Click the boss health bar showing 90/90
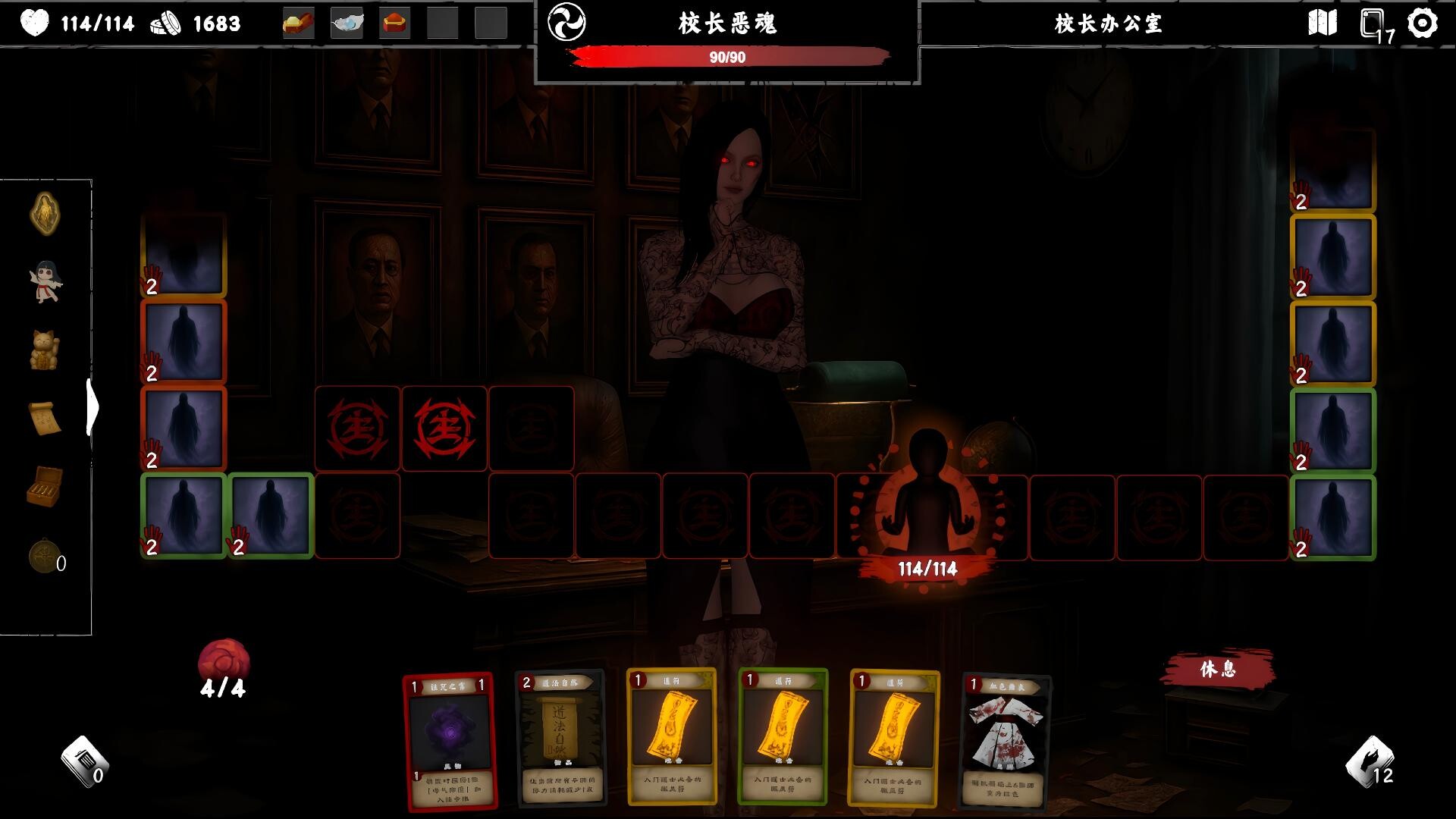Screen dimensions: 1456x819 (726, 55)
